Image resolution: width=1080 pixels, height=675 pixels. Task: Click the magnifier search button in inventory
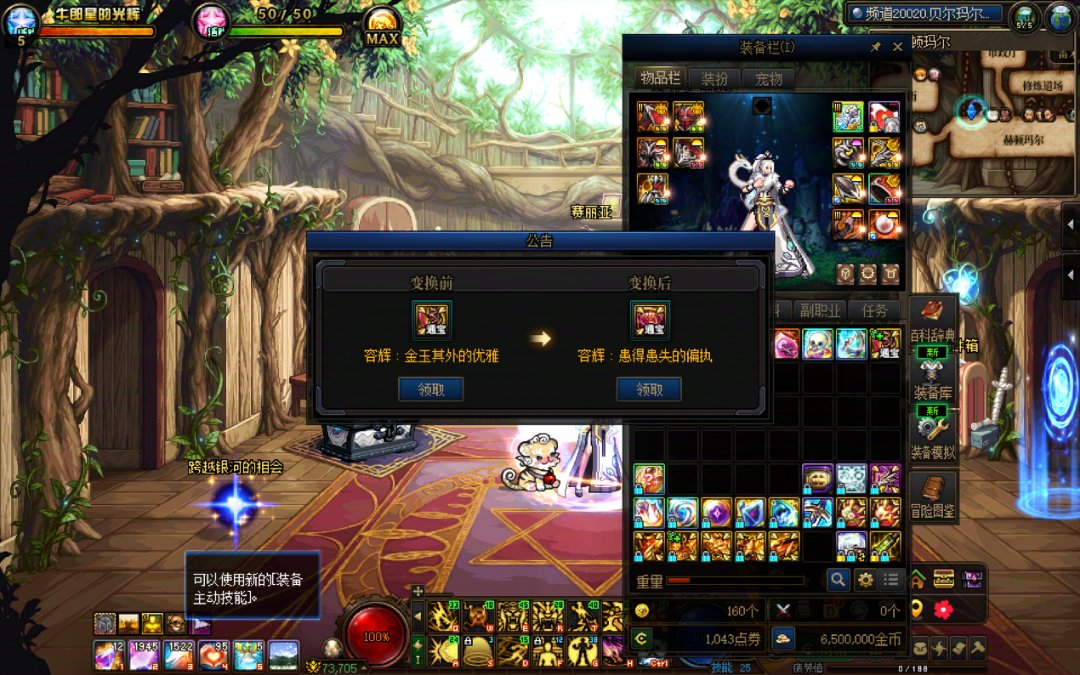[837, 579]
